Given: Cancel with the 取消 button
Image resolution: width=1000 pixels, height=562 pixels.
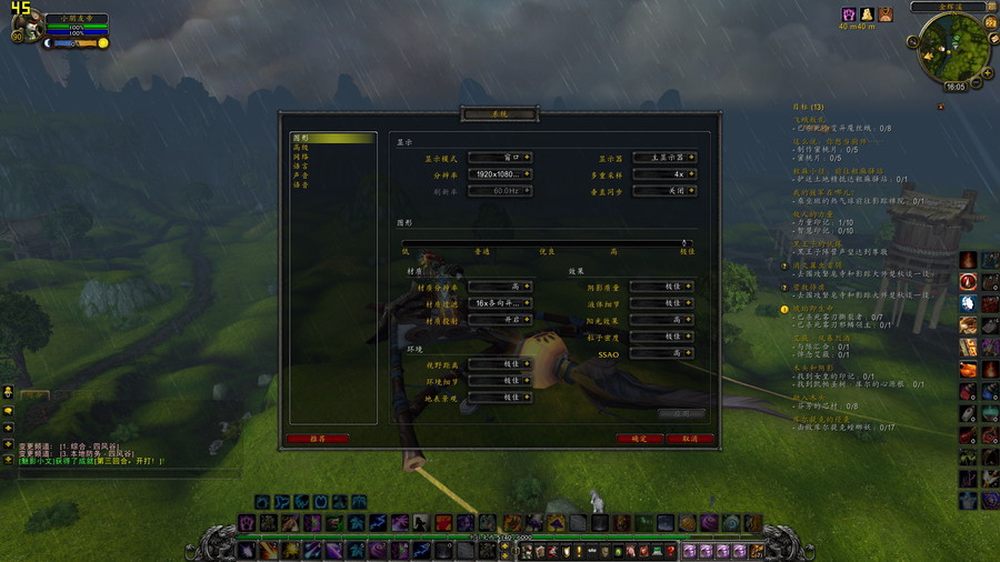Looking at the screenshot, I should [690, 438].
